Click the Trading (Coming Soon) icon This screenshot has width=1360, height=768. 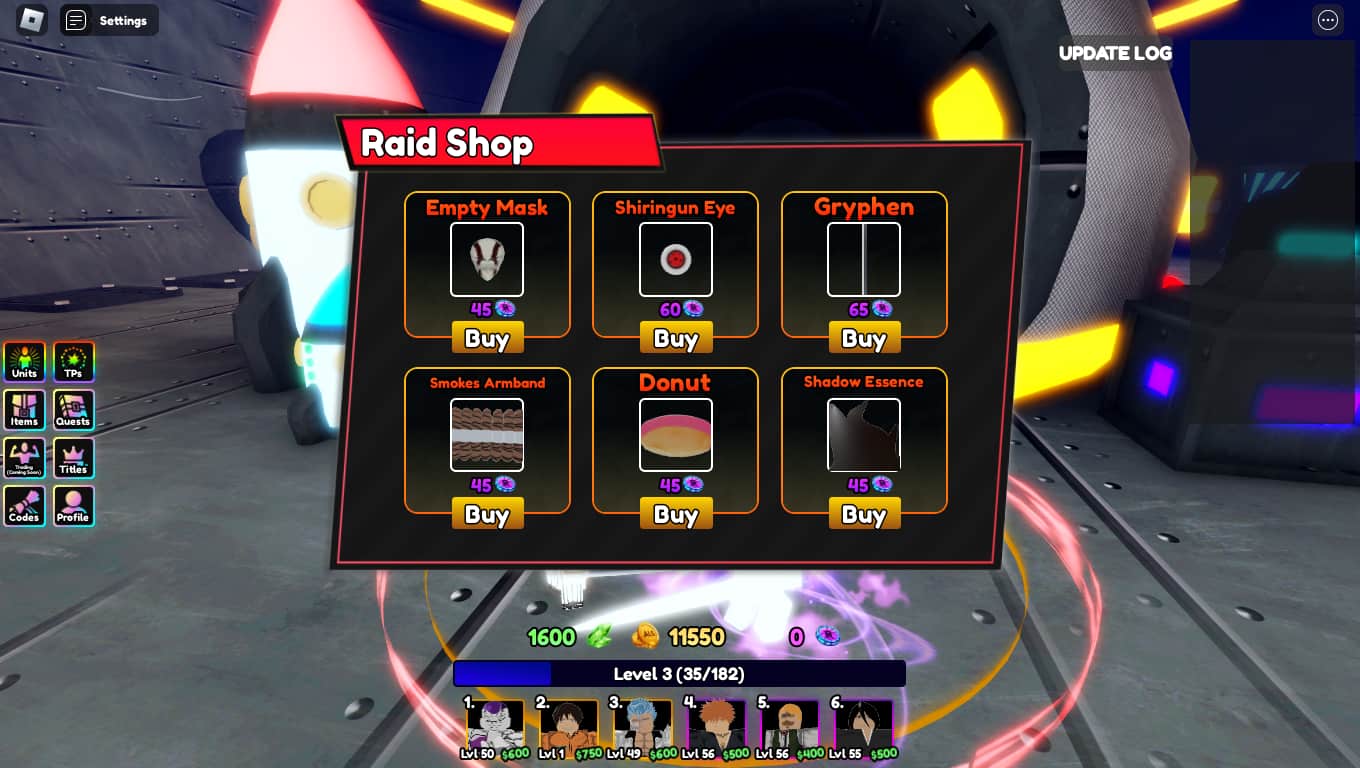click(23, 458)
